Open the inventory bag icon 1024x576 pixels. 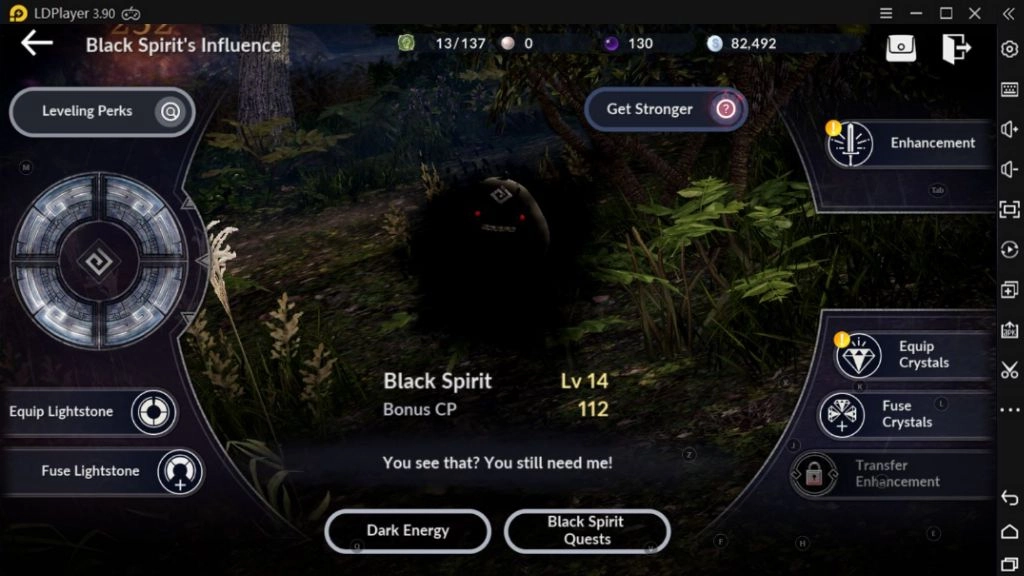pyautogui.click(x=900, y=46)
